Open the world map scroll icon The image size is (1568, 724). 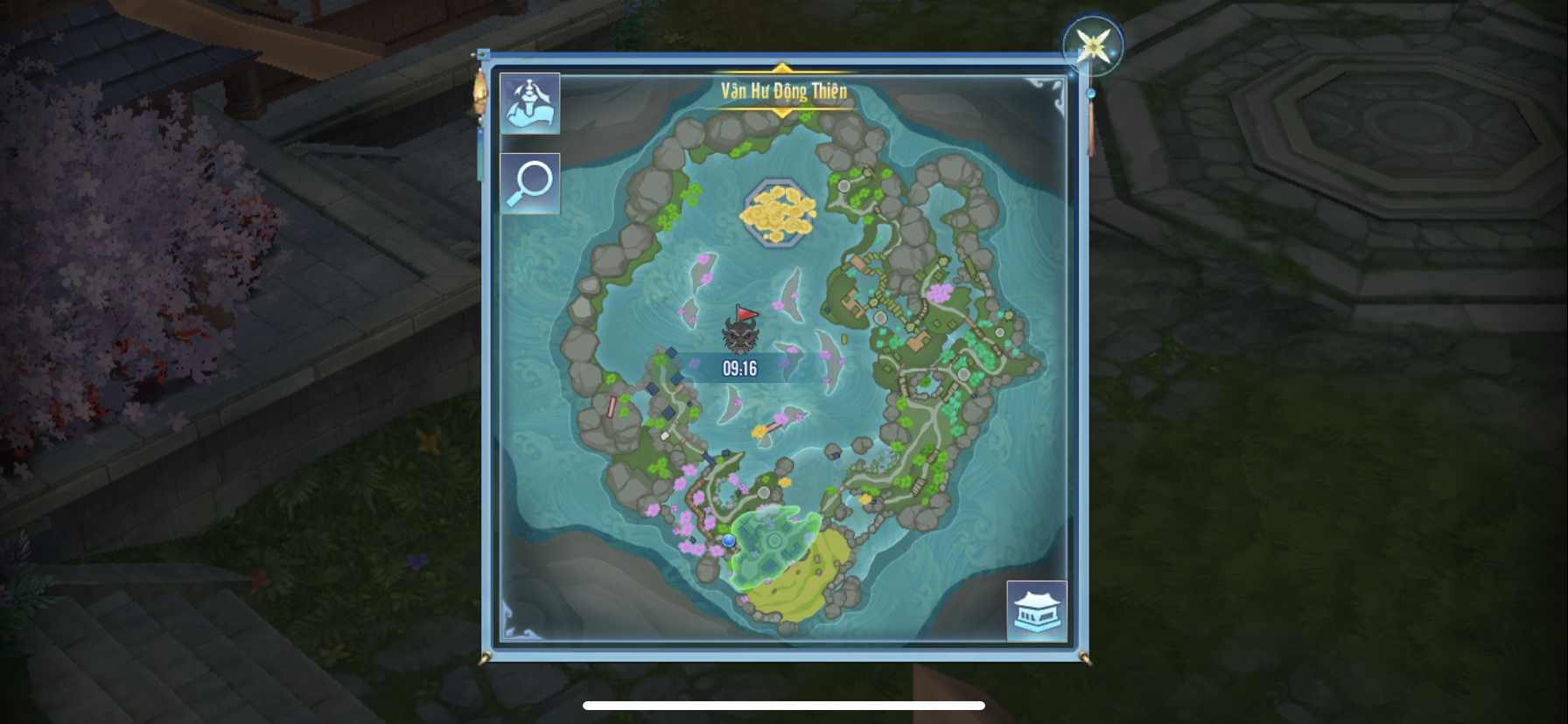point(530,103)
